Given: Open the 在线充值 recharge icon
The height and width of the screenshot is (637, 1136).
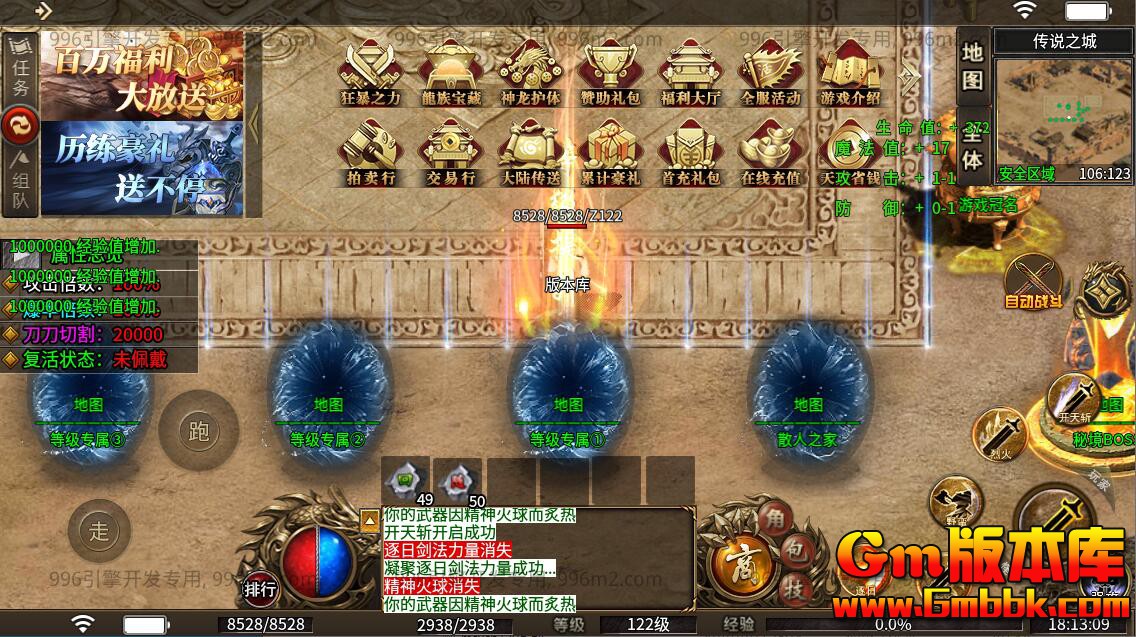Looking at the screenshot, I should 770,151.
